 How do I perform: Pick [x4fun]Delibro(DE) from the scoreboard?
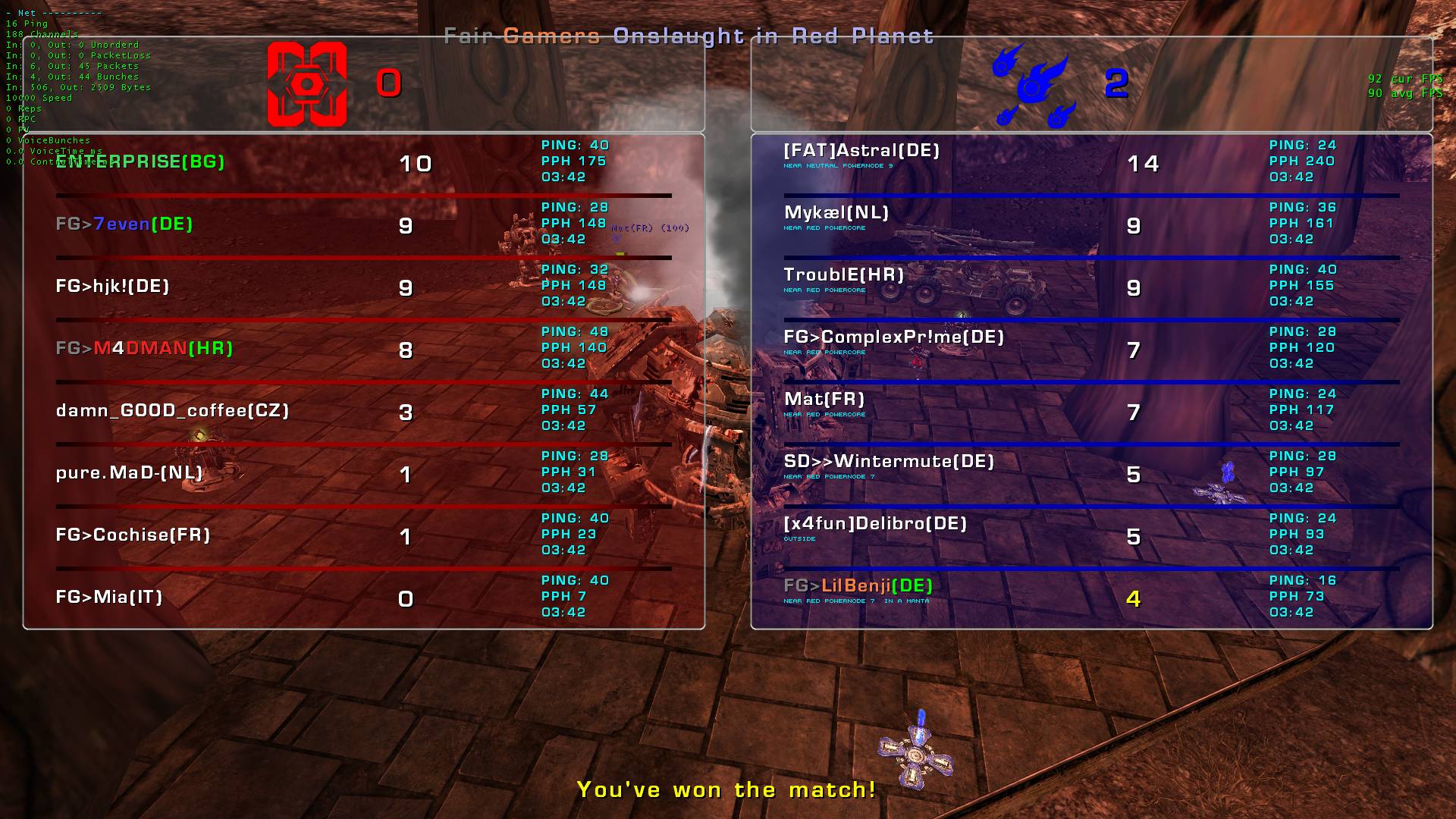tap(875, 523)
